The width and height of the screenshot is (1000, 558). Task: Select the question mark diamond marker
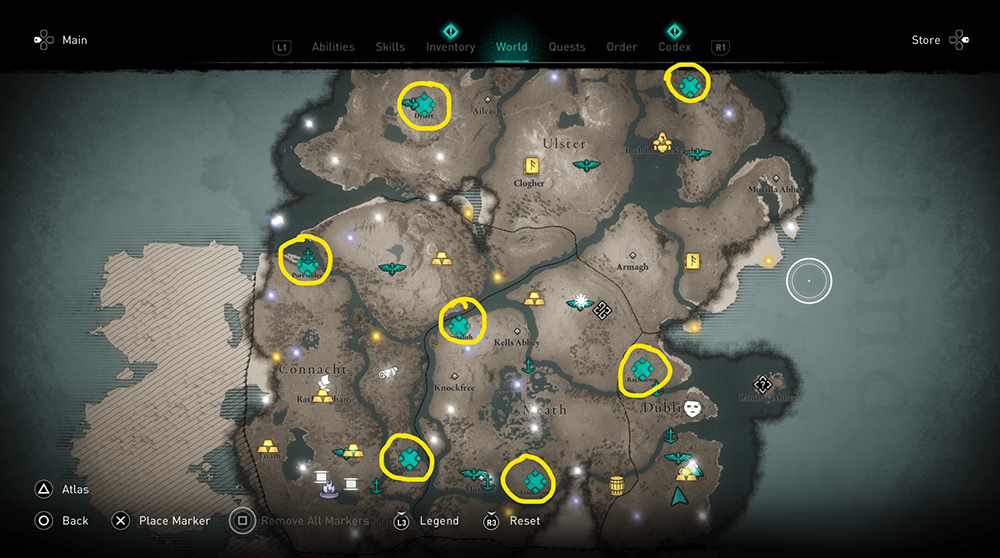762,384
